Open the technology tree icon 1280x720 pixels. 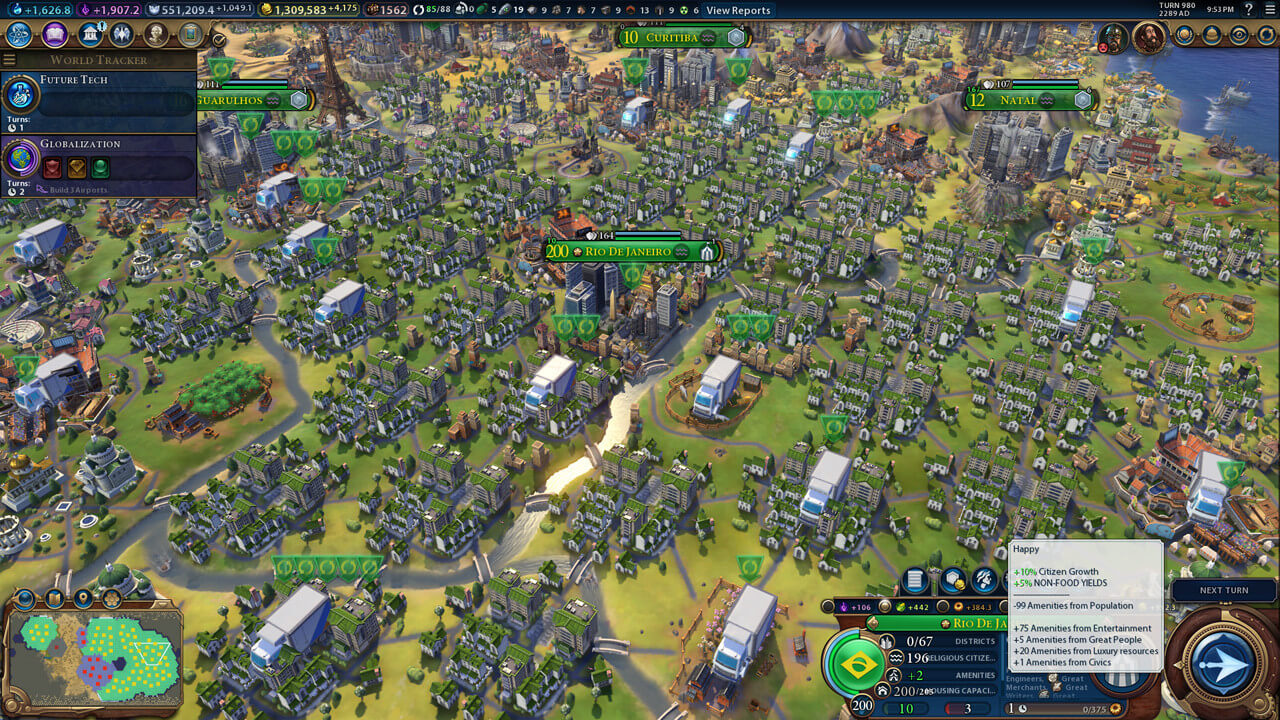click(19, 35)
